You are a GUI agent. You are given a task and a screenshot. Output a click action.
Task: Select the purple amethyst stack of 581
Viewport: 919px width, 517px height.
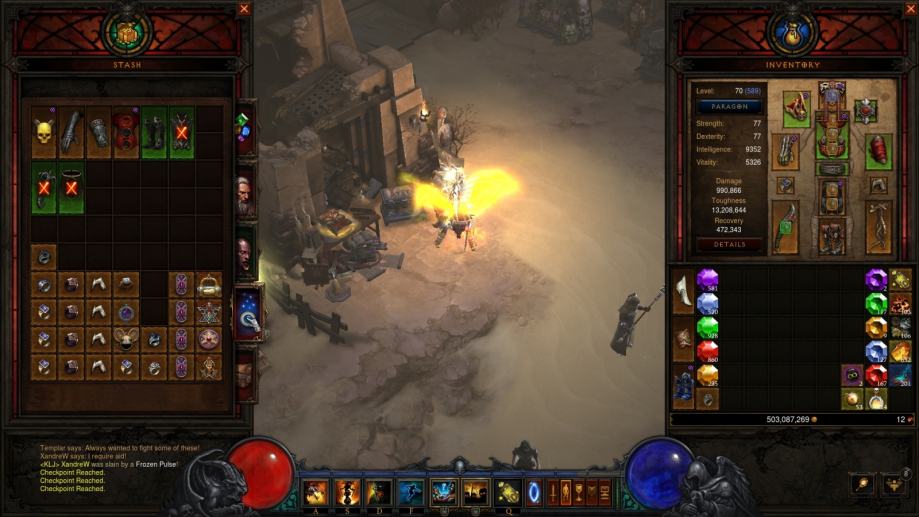[x=707, y=279]
